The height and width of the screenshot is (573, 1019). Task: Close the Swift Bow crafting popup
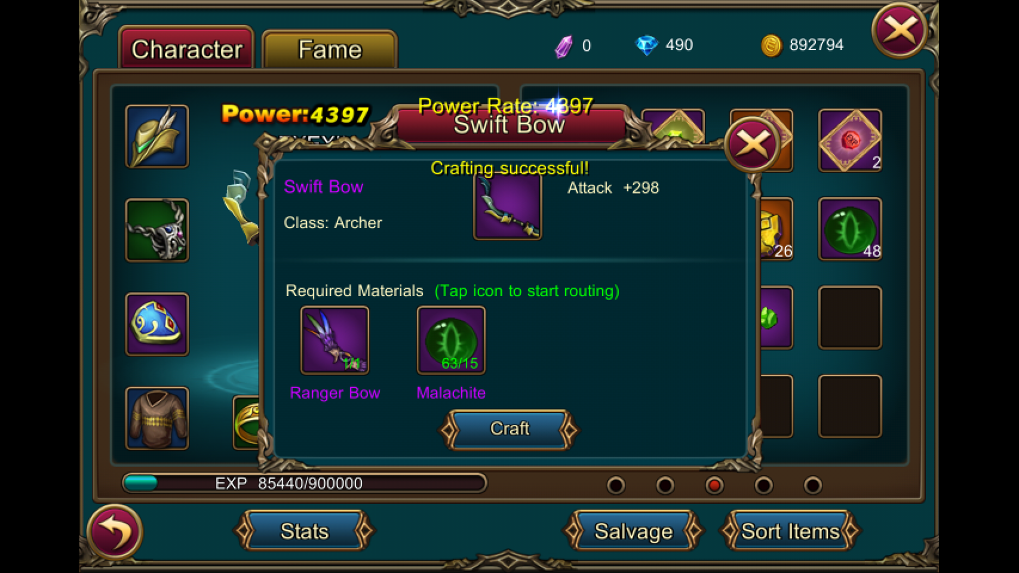(752, 146)
